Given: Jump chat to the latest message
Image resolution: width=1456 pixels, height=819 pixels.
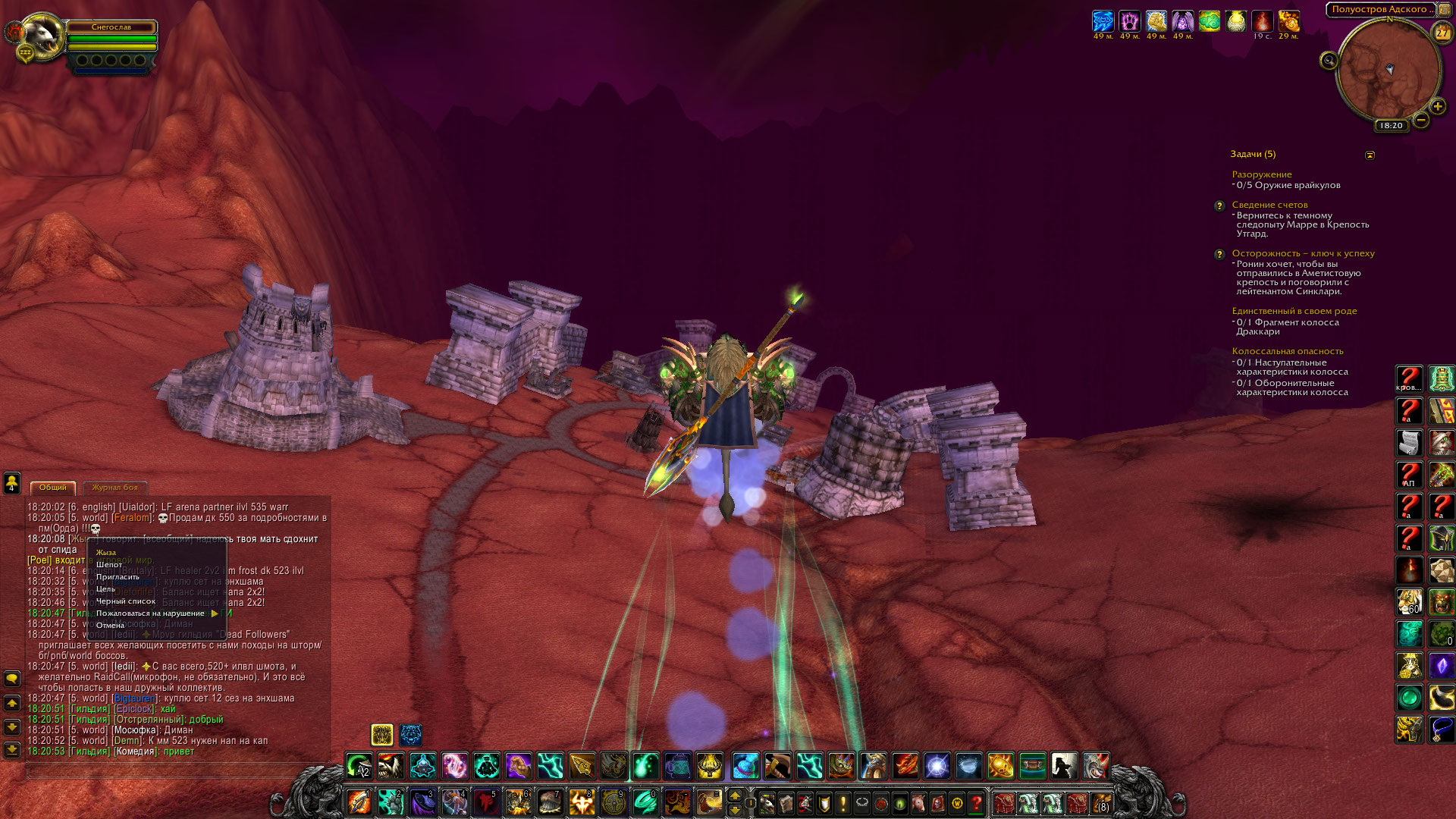Looking at the screenshot, I should [x=12, y=750].
